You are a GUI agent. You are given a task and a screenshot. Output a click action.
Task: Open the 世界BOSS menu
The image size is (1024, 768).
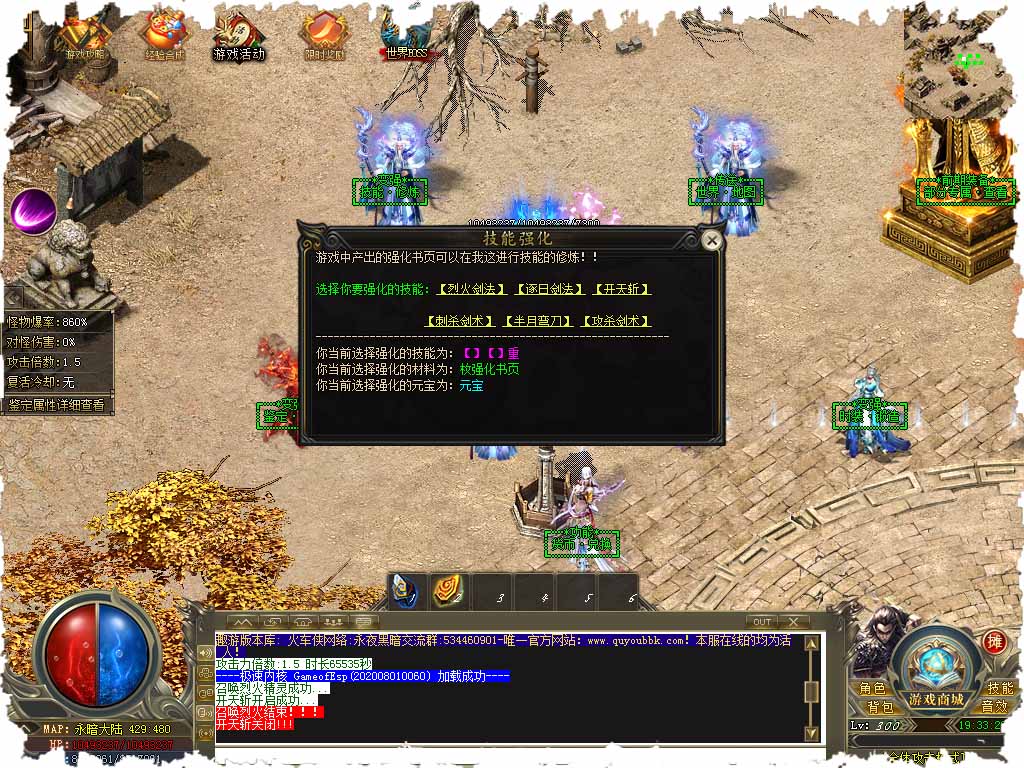click(406, 36)
